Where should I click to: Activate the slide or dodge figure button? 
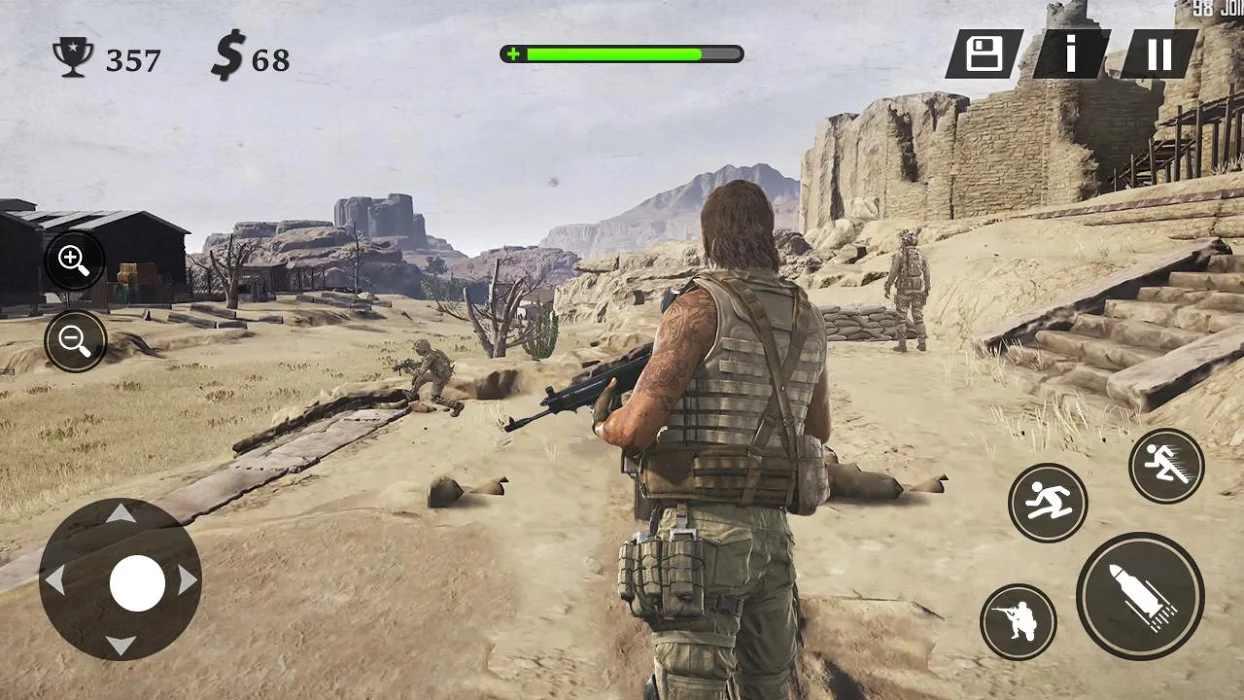click(x=1047, y=503)
